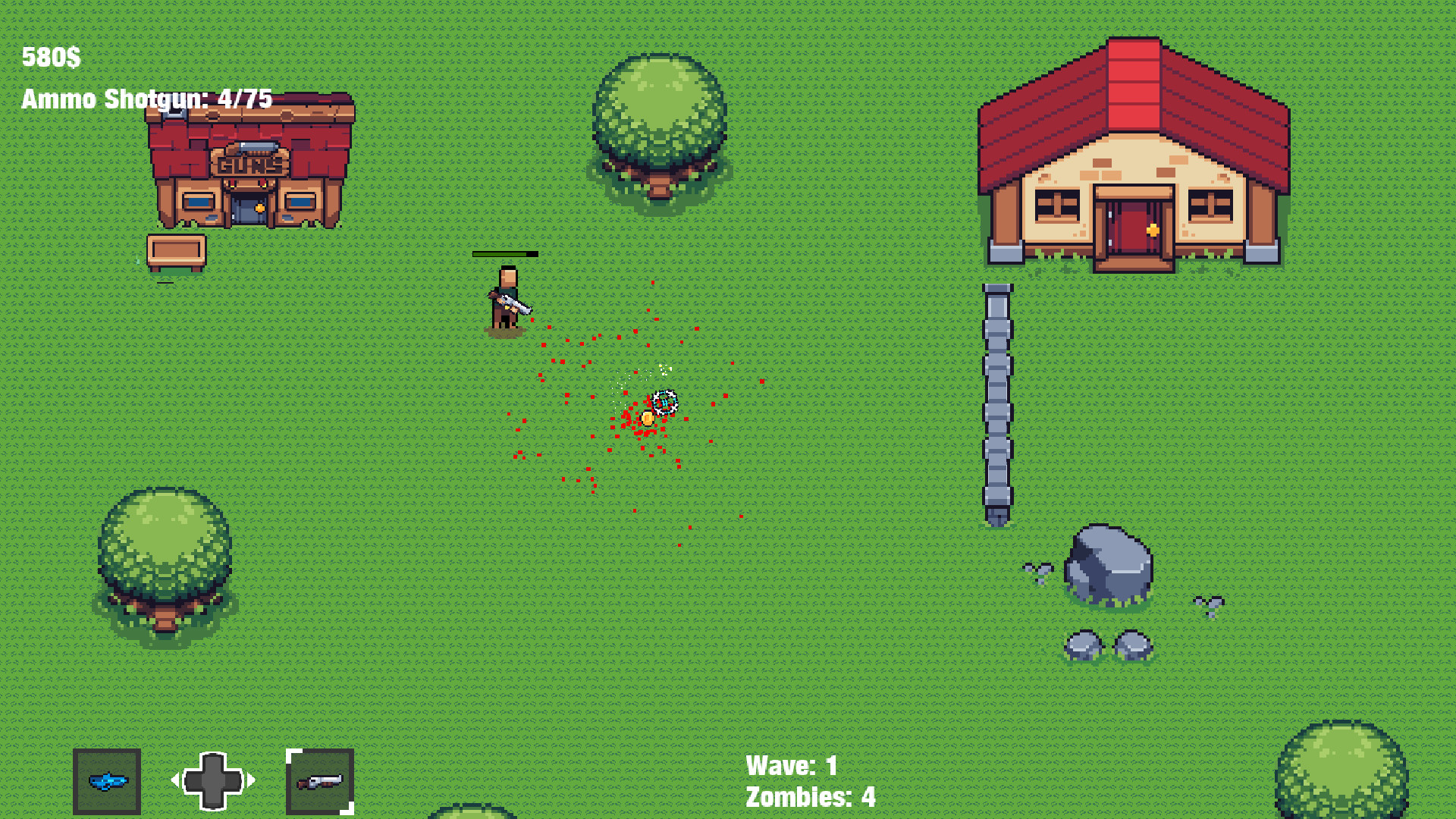Click the yellow doorbell on the gun shop door
Viewport: 1456px width, 819px height.
262,206
